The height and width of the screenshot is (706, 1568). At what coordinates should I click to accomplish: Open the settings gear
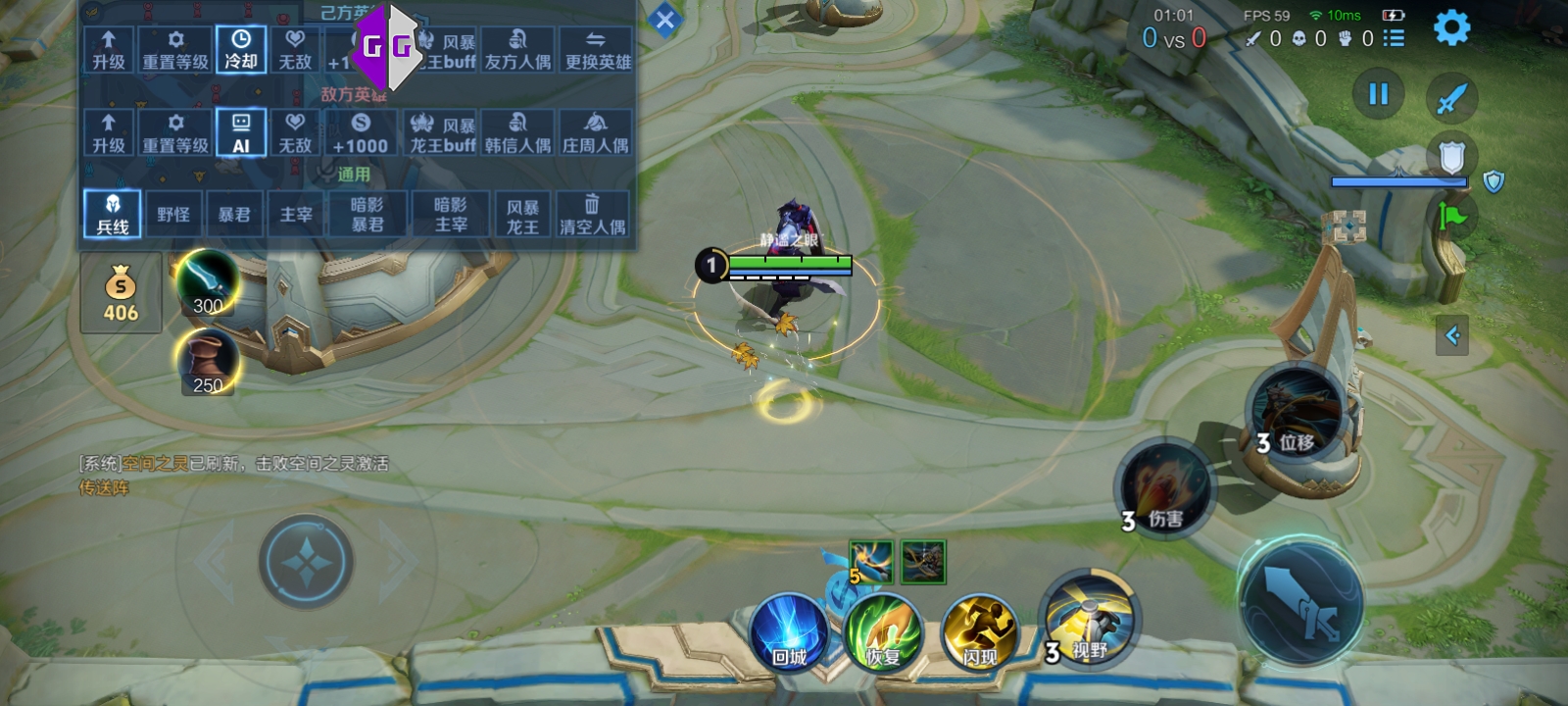point(1451,27)
